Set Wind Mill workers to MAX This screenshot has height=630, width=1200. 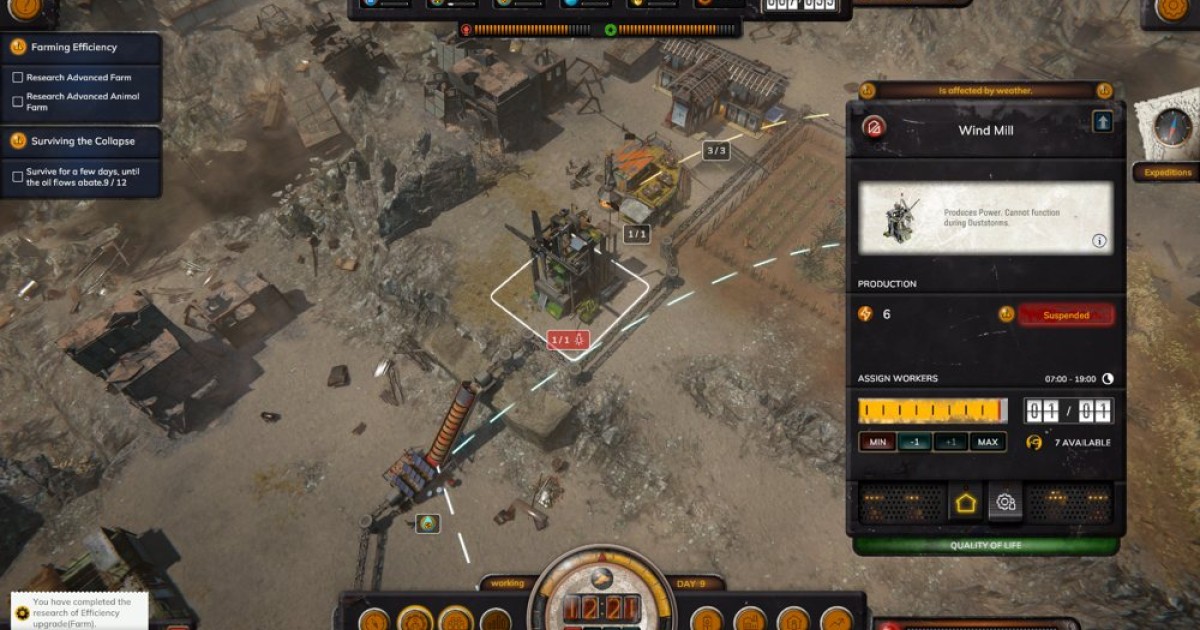point(987,442)
